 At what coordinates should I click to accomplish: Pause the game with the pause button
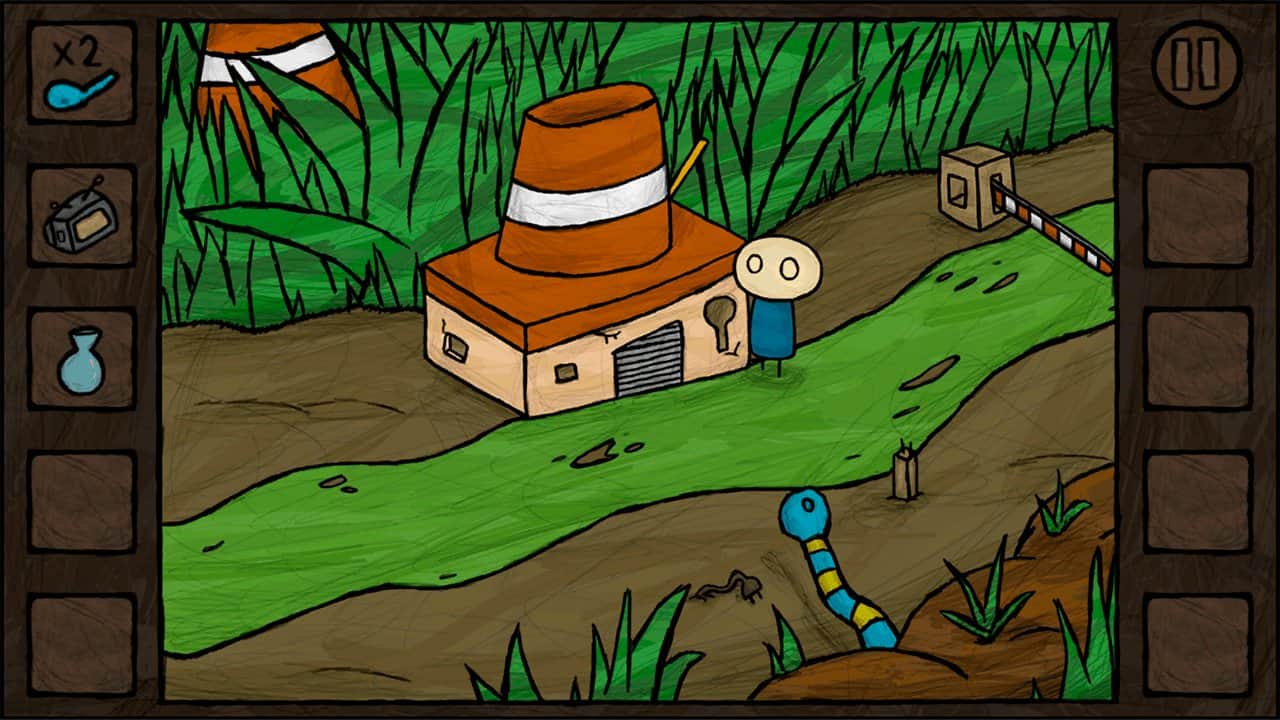pyautogui.click(x=1196, y=62)
